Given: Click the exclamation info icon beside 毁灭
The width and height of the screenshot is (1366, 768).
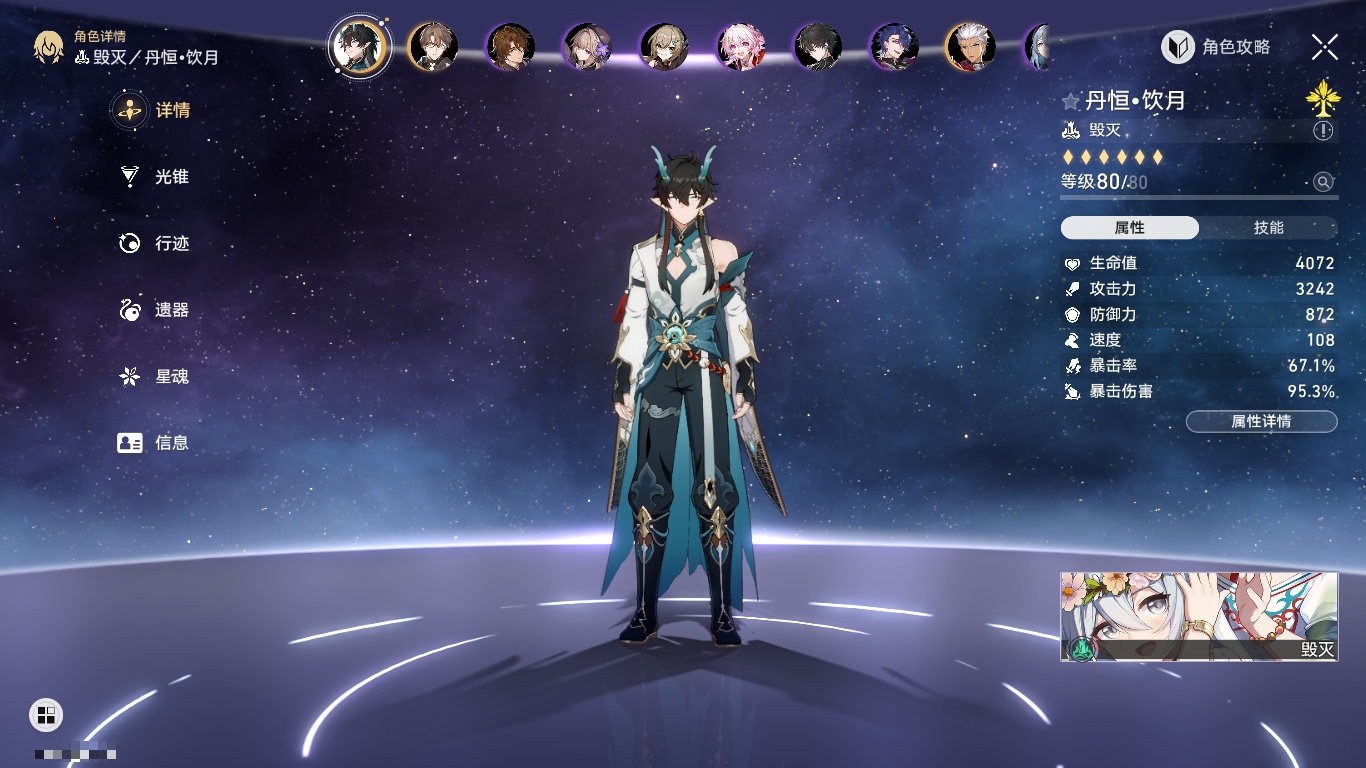Looking at the screenshot, I should coord(1323,131).
